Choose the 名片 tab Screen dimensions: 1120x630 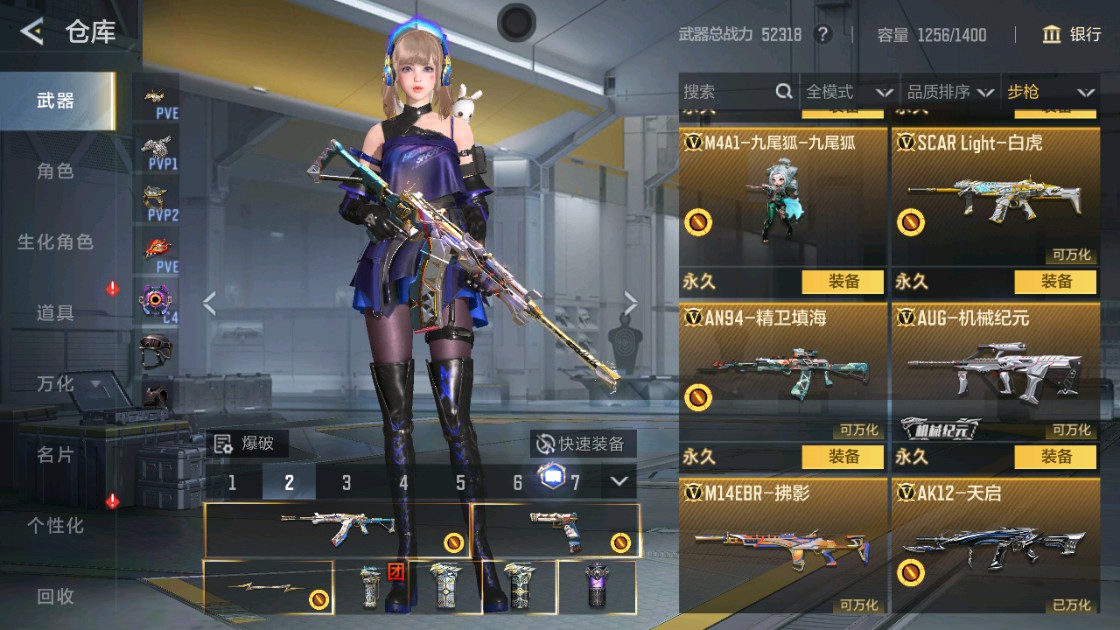tap(55, 455)
